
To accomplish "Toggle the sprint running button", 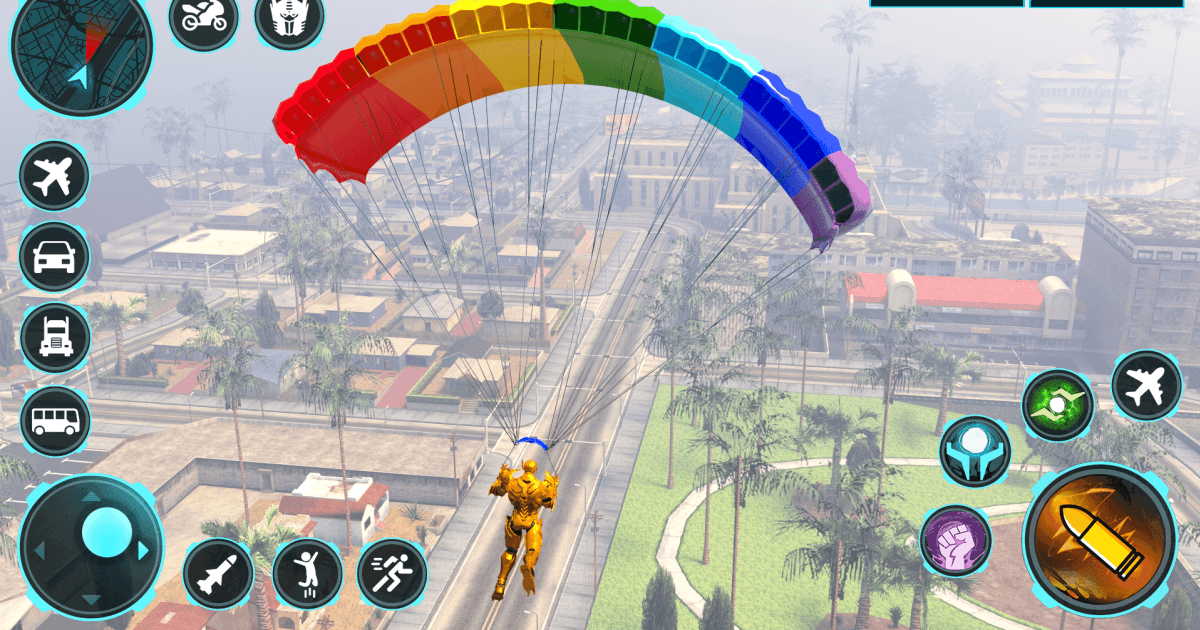I will point(392,573).
